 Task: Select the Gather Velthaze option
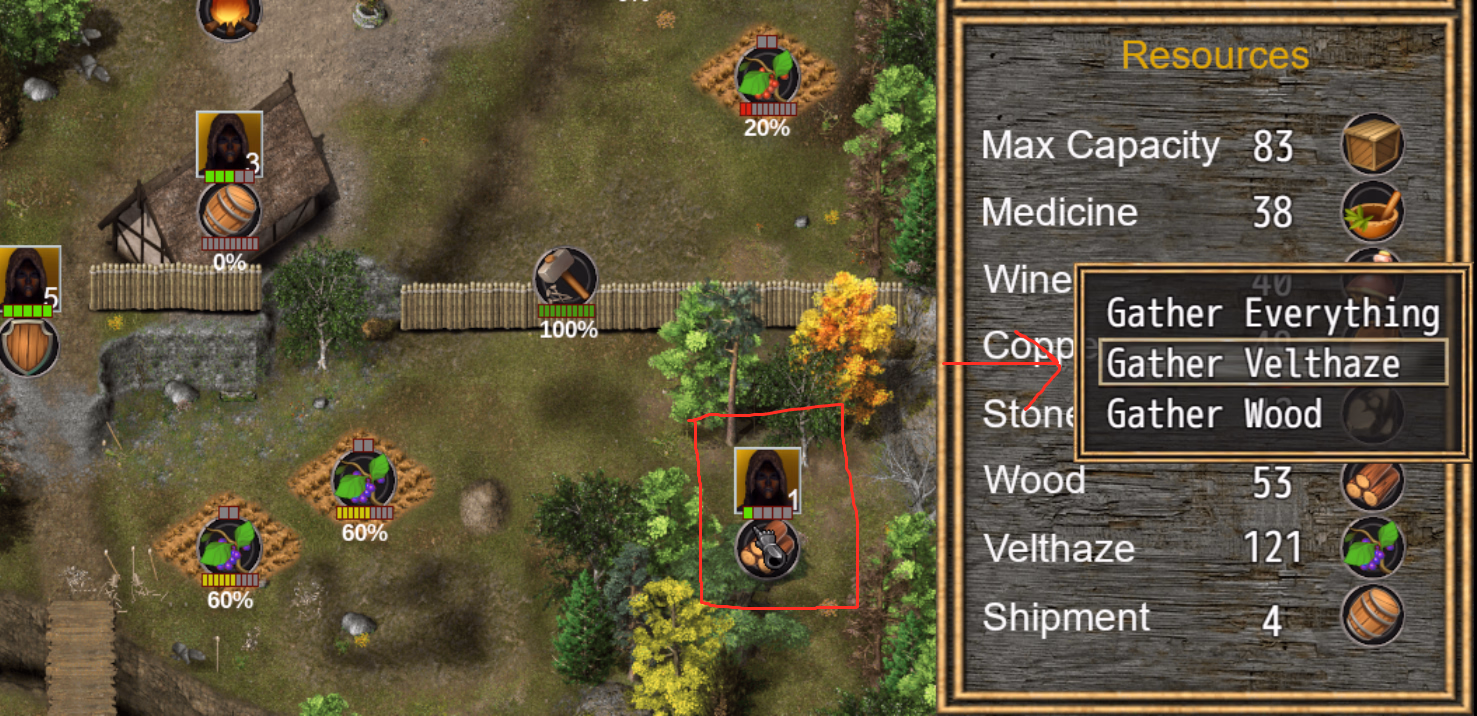click(1272, 363)
